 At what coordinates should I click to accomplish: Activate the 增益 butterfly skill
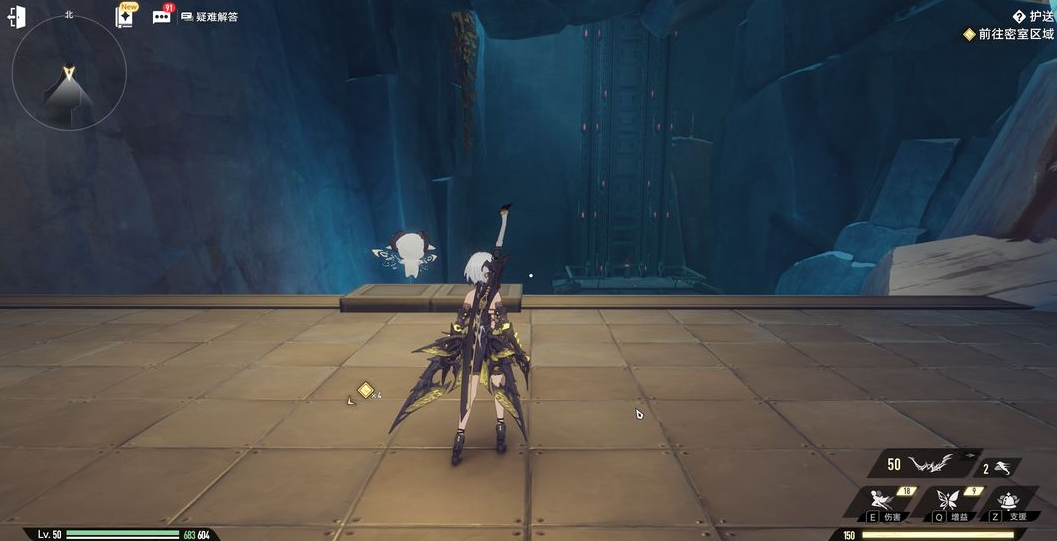946,502
